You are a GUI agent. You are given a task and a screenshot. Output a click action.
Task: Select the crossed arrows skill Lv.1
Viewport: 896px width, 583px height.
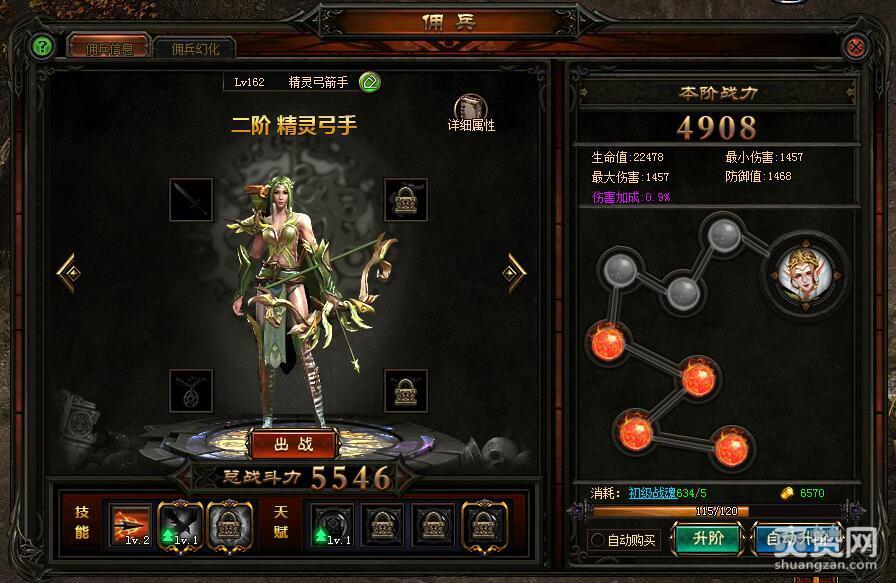pos(180,522)
